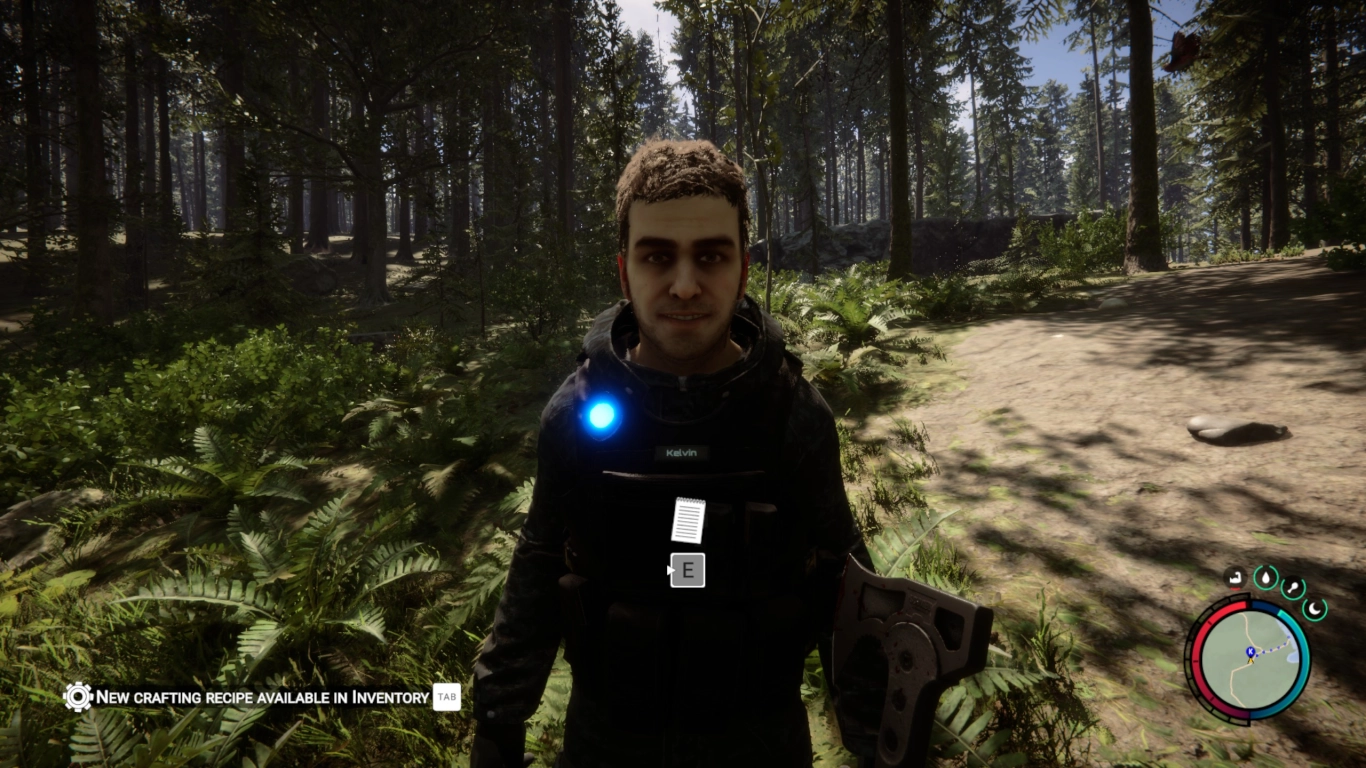Click the notebook icon on Kelvin's chest

[x=688, y=518]
